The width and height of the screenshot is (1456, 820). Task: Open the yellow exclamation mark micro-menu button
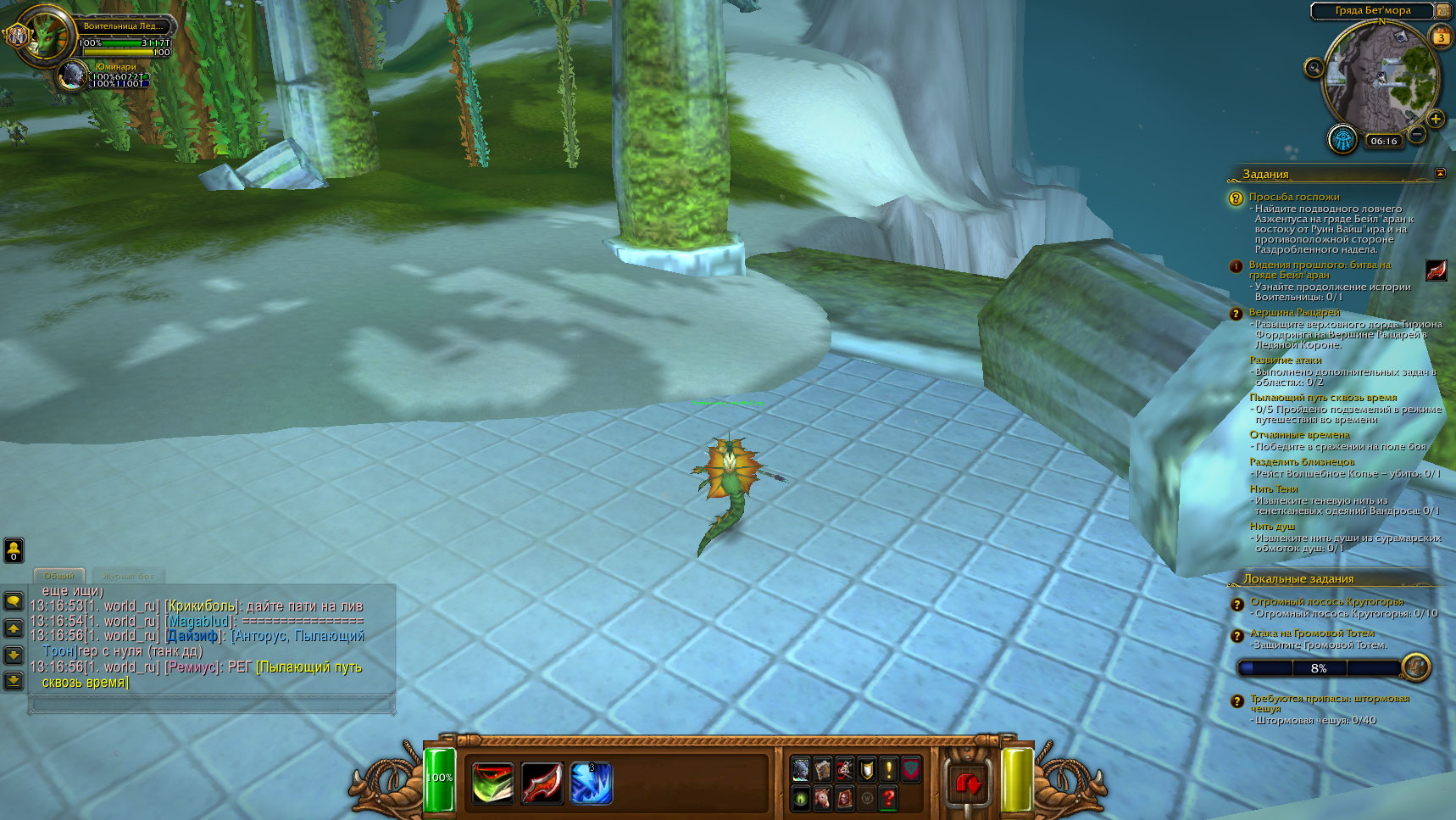pos(888,769)
